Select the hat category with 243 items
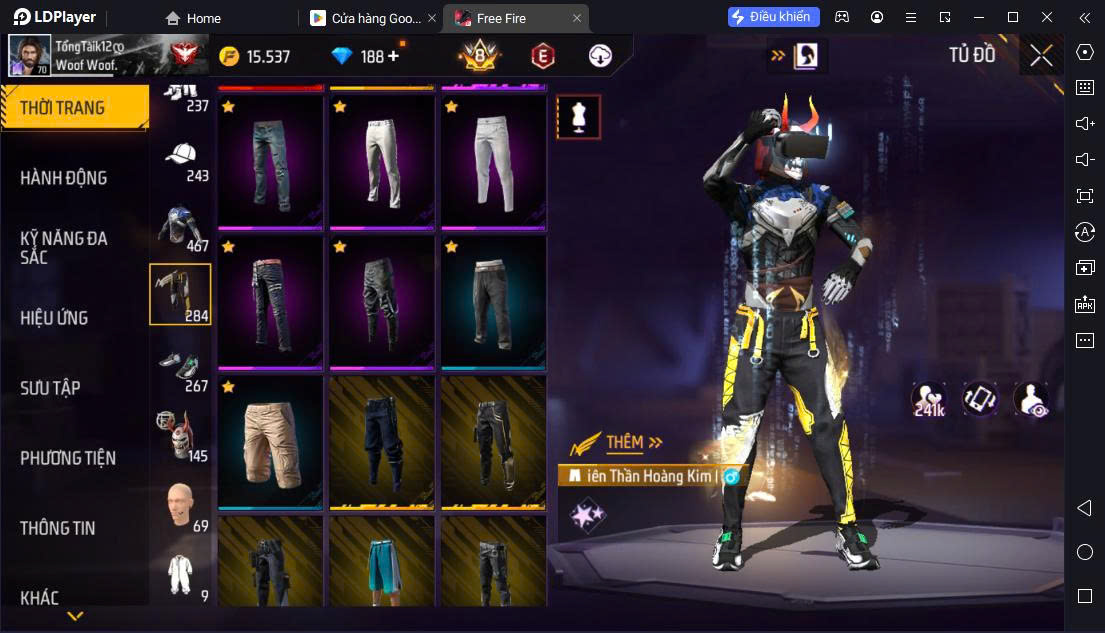The image size is (1105, 633). tap(181, 158)
